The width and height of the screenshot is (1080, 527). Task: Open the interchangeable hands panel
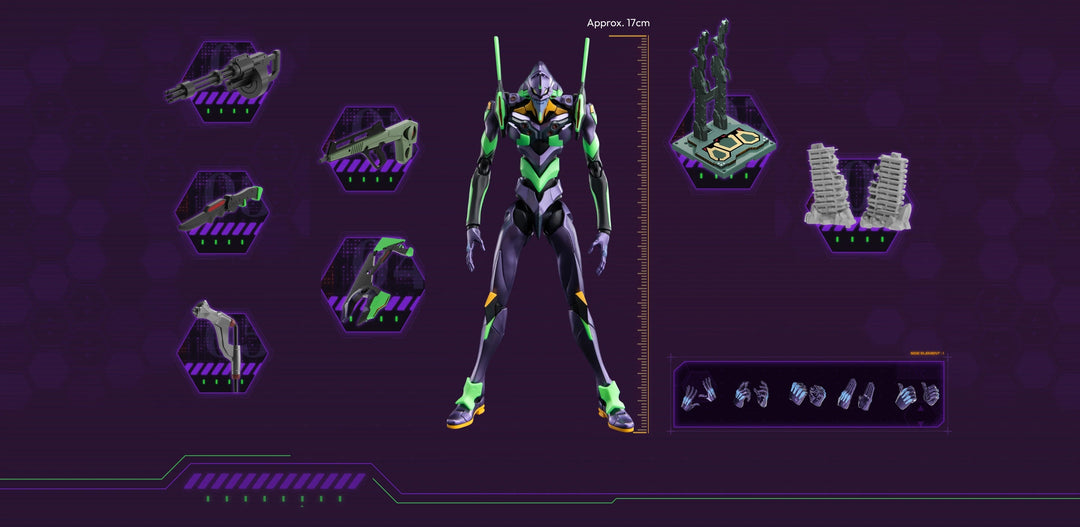click(x=808, y=394)
